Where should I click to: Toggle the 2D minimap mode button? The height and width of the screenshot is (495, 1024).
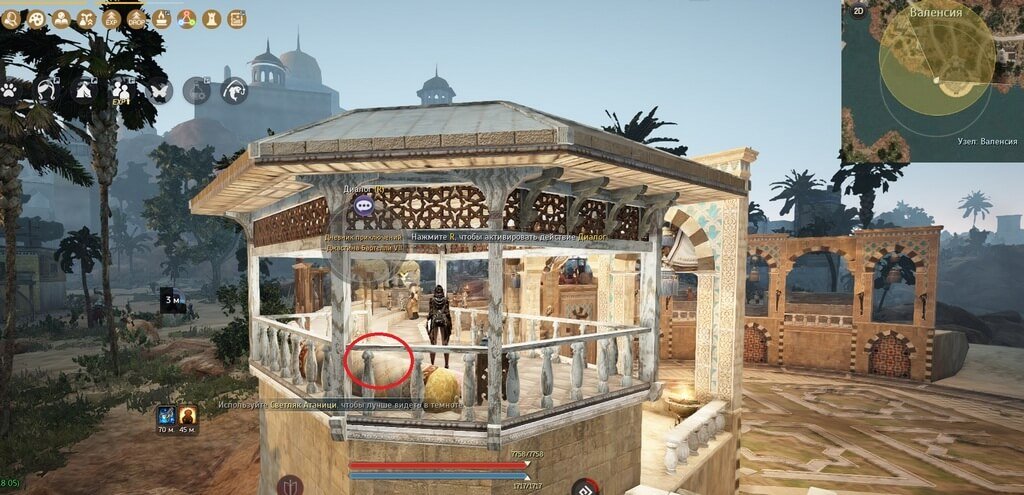pos(858,11)
